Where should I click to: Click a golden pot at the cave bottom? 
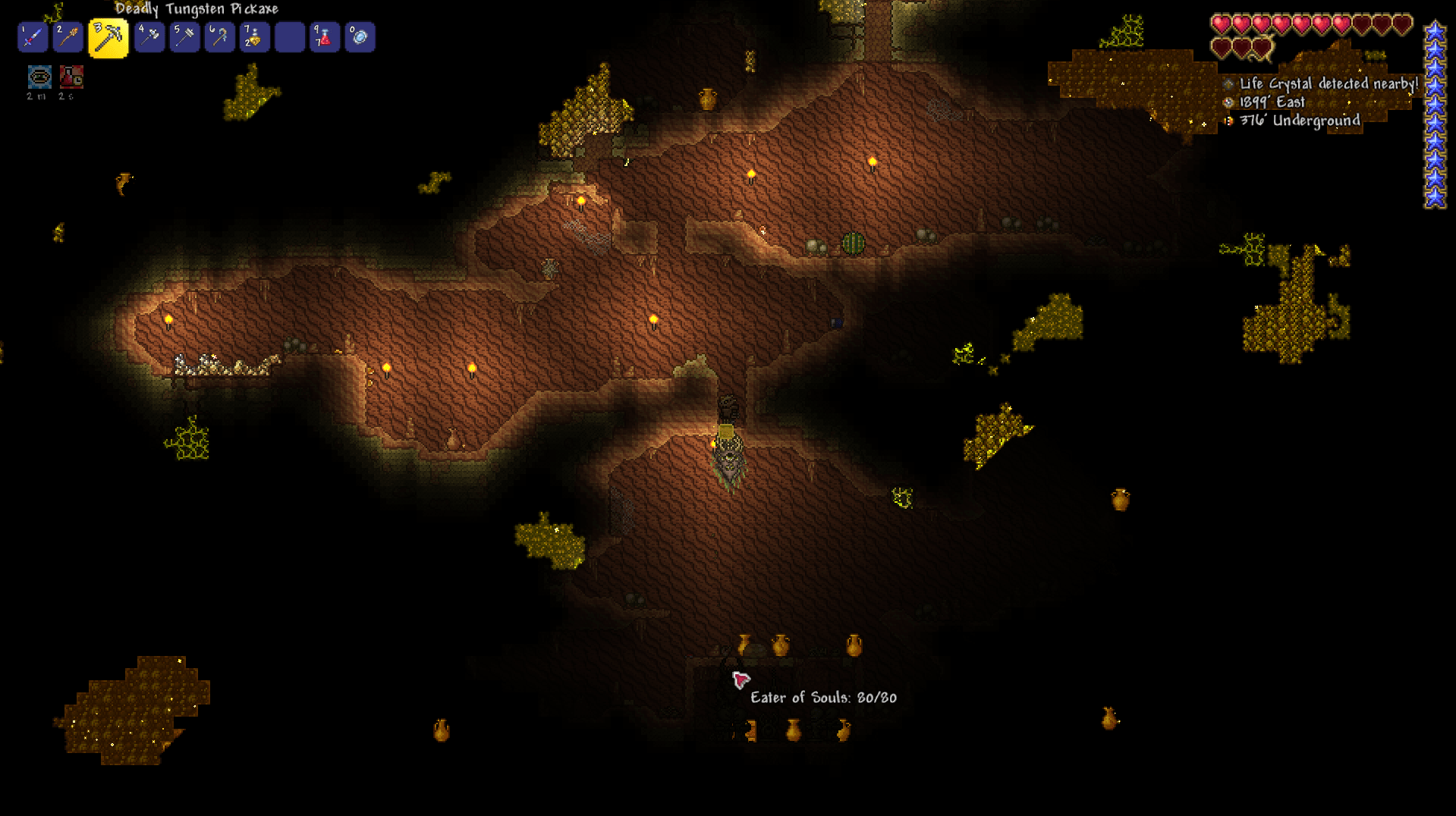click(x=793, y=730)
